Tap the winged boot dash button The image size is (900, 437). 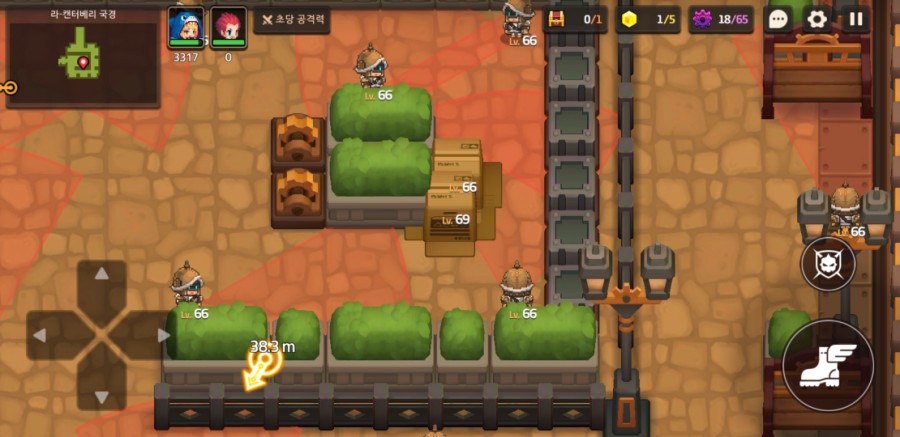coord(828,365)
